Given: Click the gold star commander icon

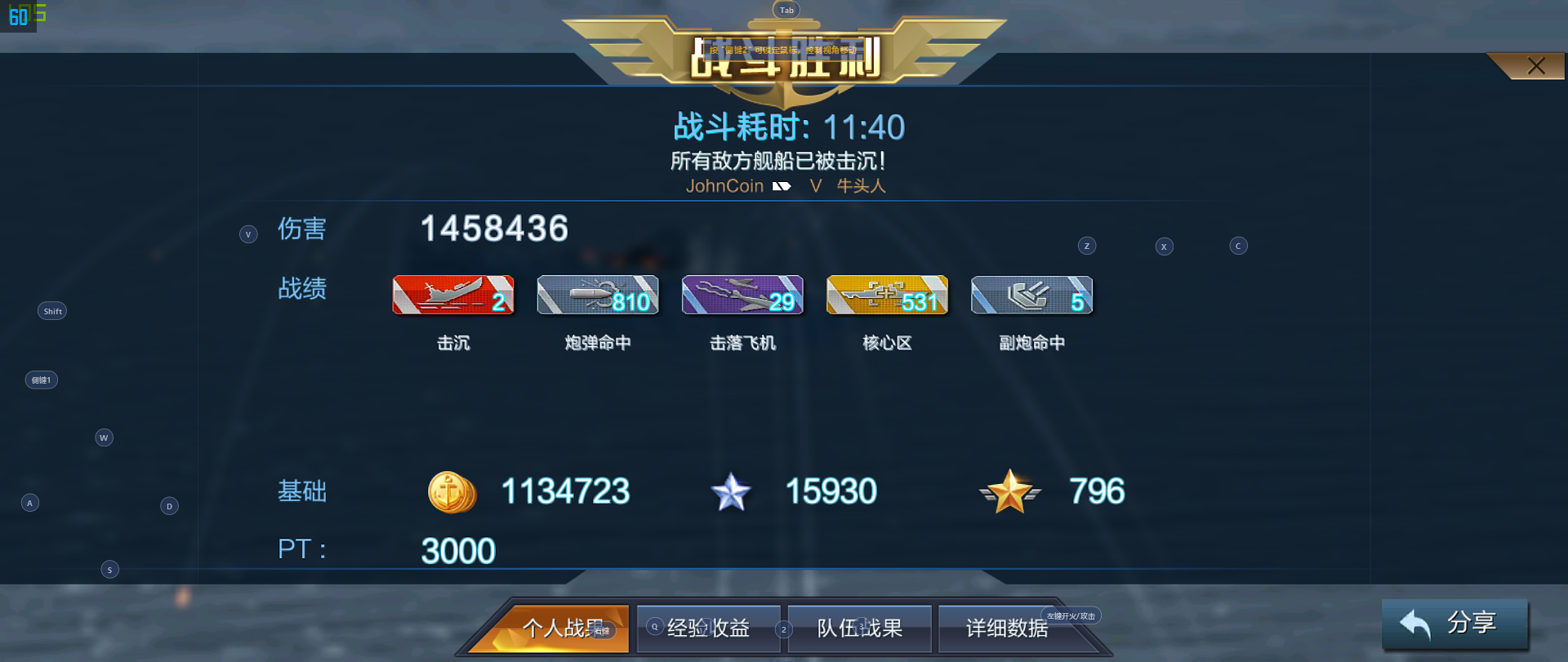Looking at the screenshot, I should click(x=1010, y=492).
